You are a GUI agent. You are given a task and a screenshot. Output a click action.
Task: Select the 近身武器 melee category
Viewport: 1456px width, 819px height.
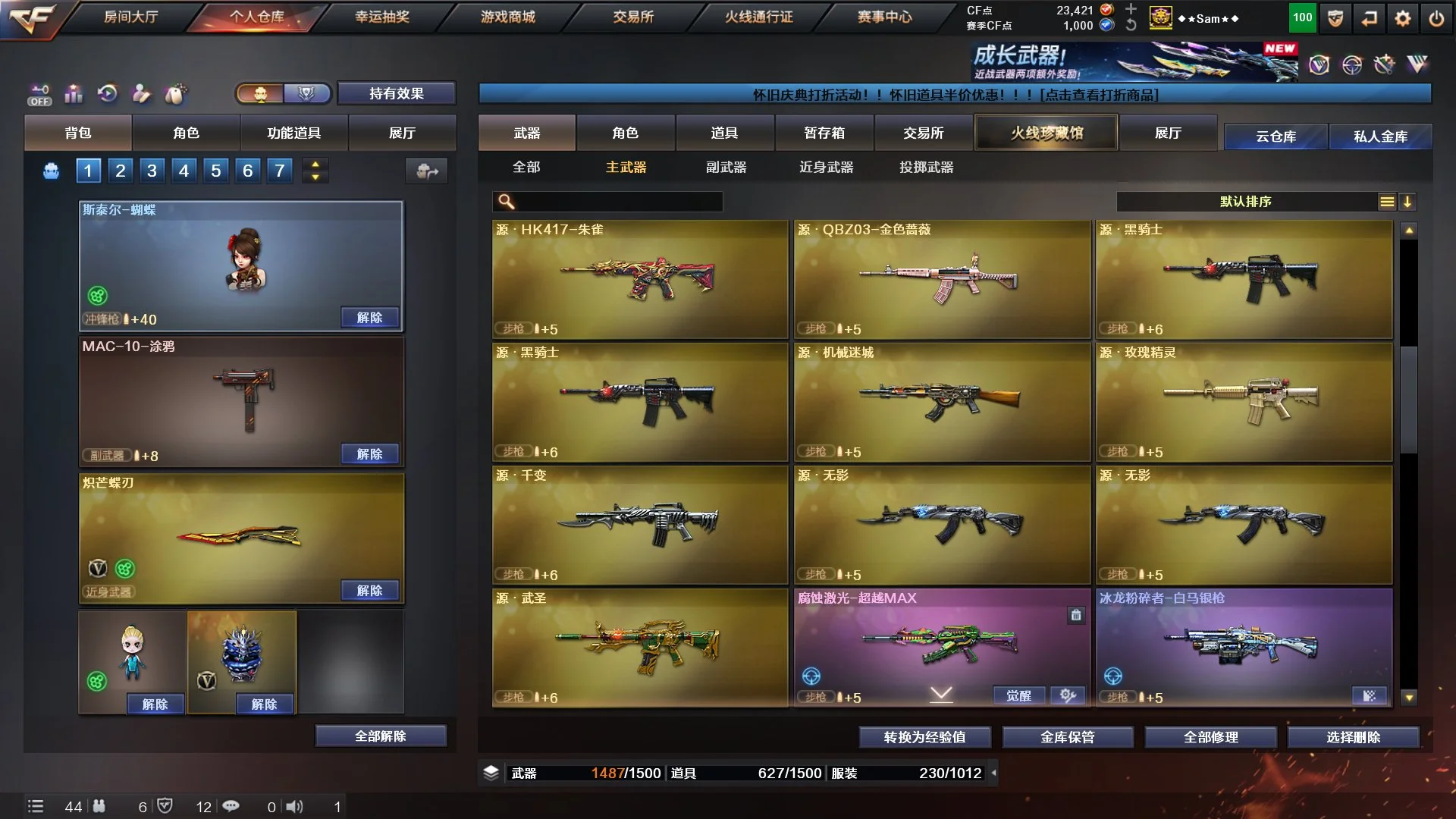826,167
